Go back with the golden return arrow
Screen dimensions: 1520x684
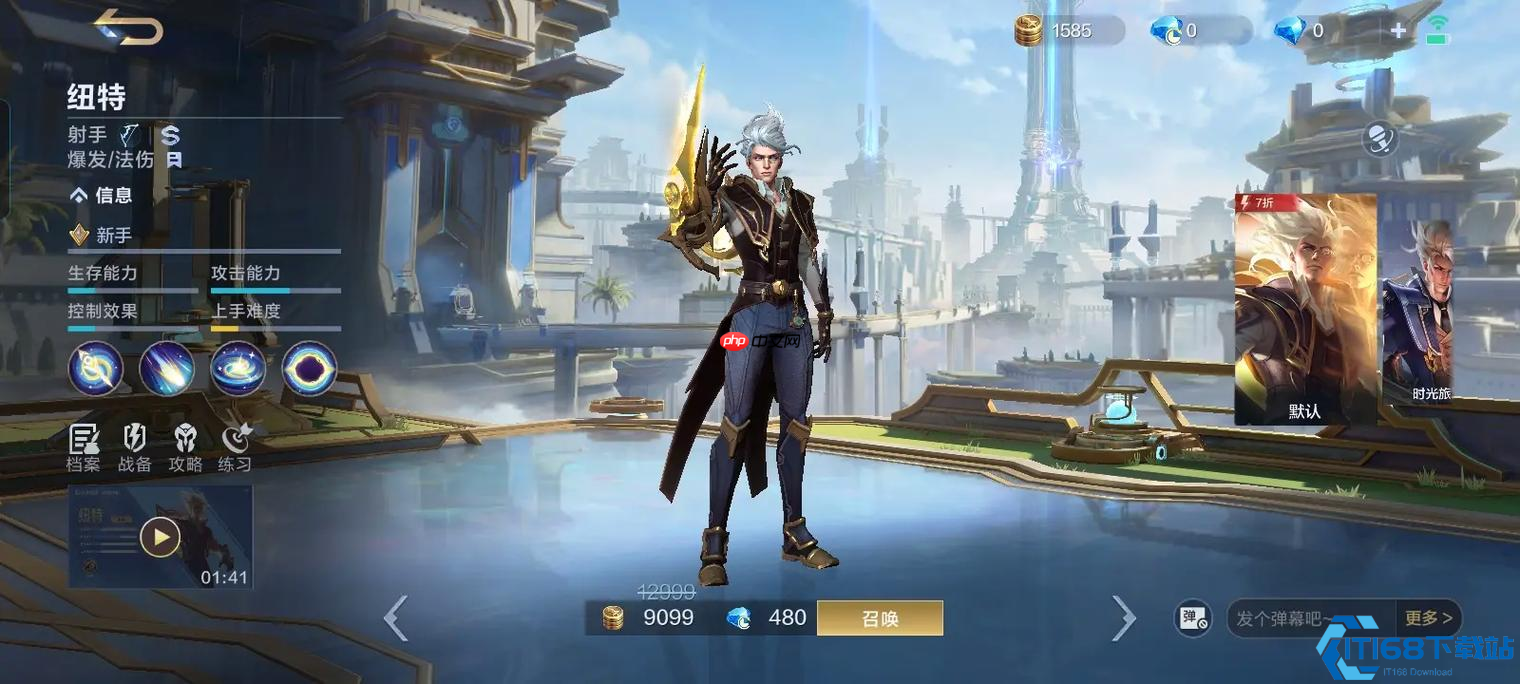pos(129,28)
